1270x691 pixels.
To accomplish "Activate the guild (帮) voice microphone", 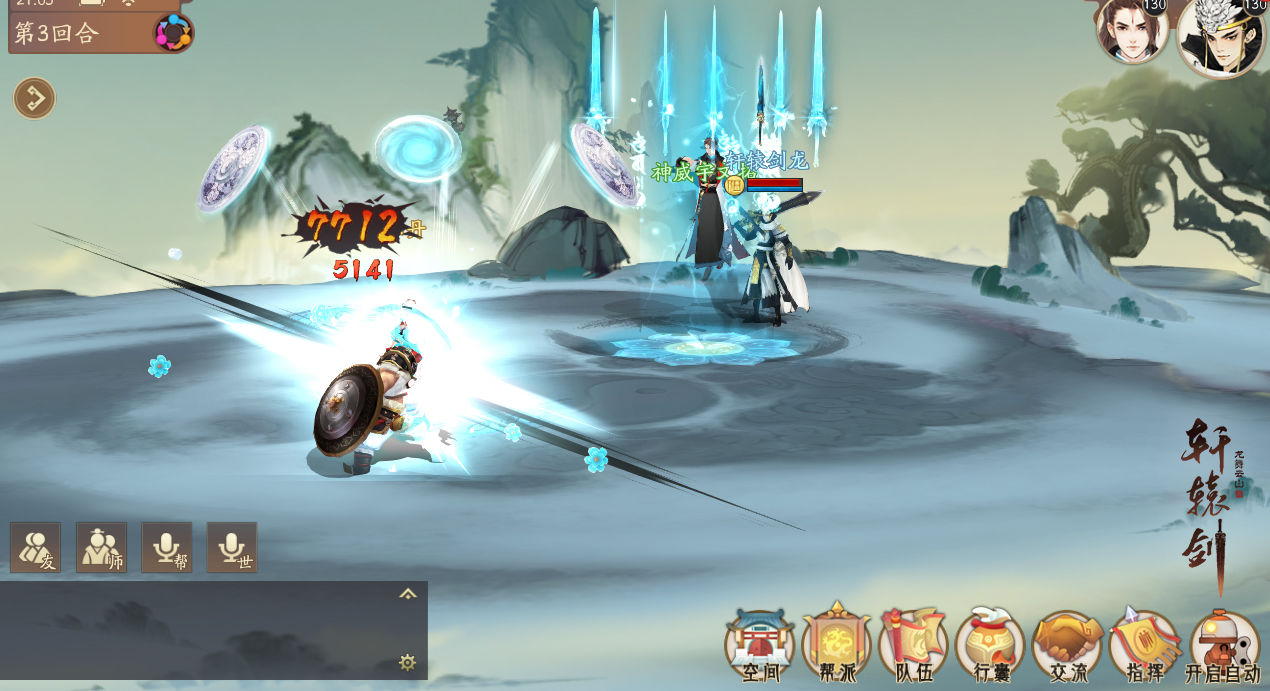I will coord(167,547).
